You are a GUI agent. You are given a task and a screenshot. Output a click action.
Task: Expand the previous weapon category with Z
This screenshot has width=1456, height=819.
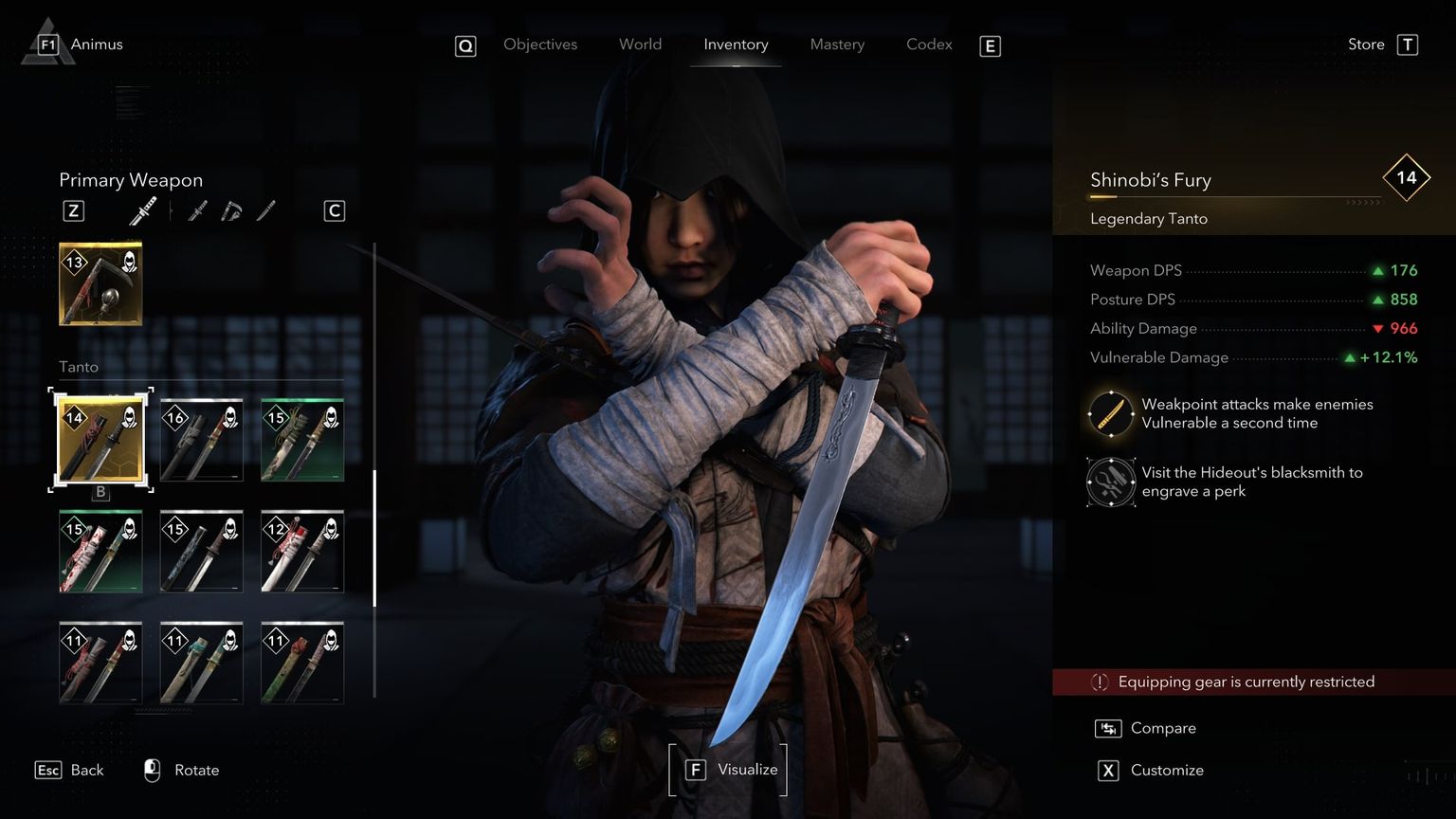[x=73, y=209]
